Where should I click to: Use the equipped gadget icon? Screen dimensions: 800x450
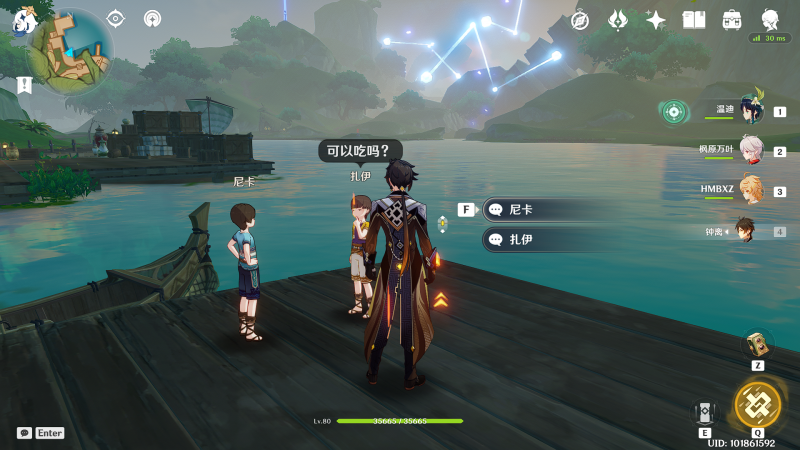point(757,344)
